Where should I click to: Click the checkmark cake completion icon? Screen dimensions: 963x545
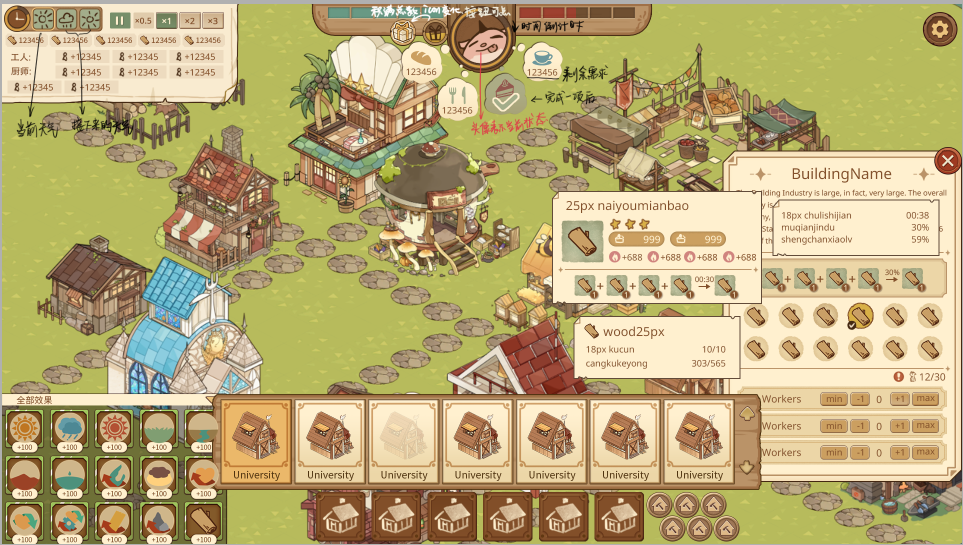pos(505,93)
